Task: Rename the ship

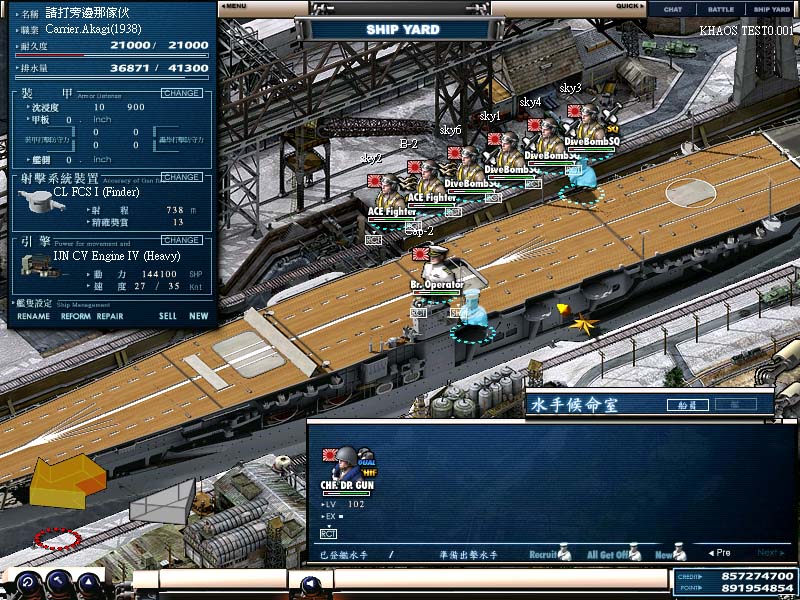Action: click(33, 316)
